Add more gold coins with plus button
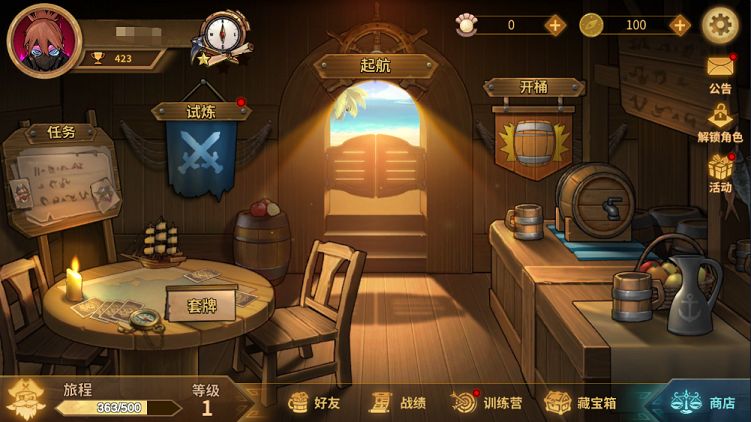751x422 pixels. pos(680,25)
